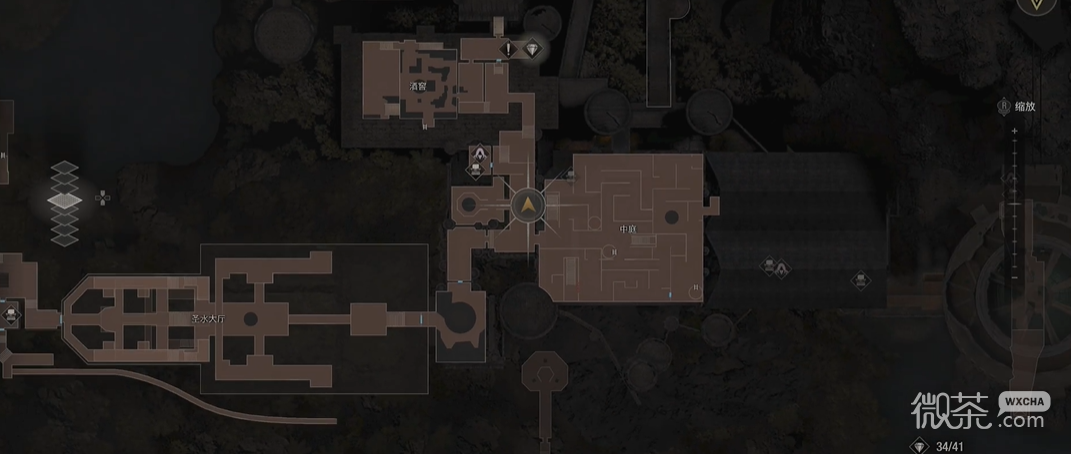Select the typewriter marker west of the 圣水大厅 hall
The height and width of the screenshot is (454, 1071).
point(11,314)
